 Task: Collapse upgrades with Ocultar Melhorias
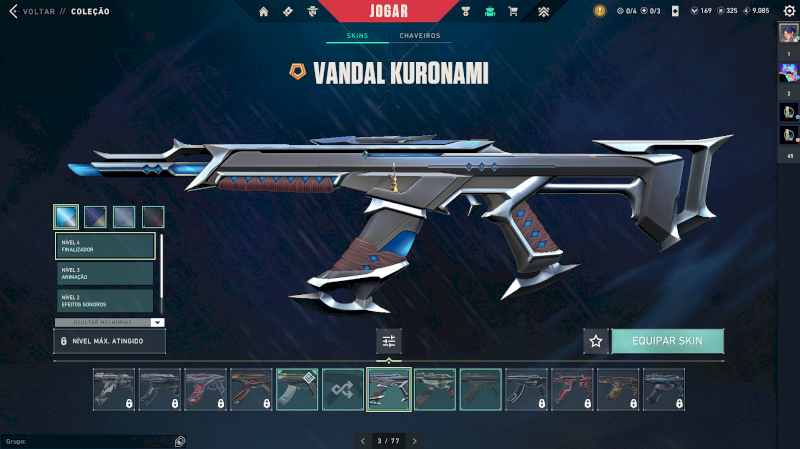click(109, 323)
